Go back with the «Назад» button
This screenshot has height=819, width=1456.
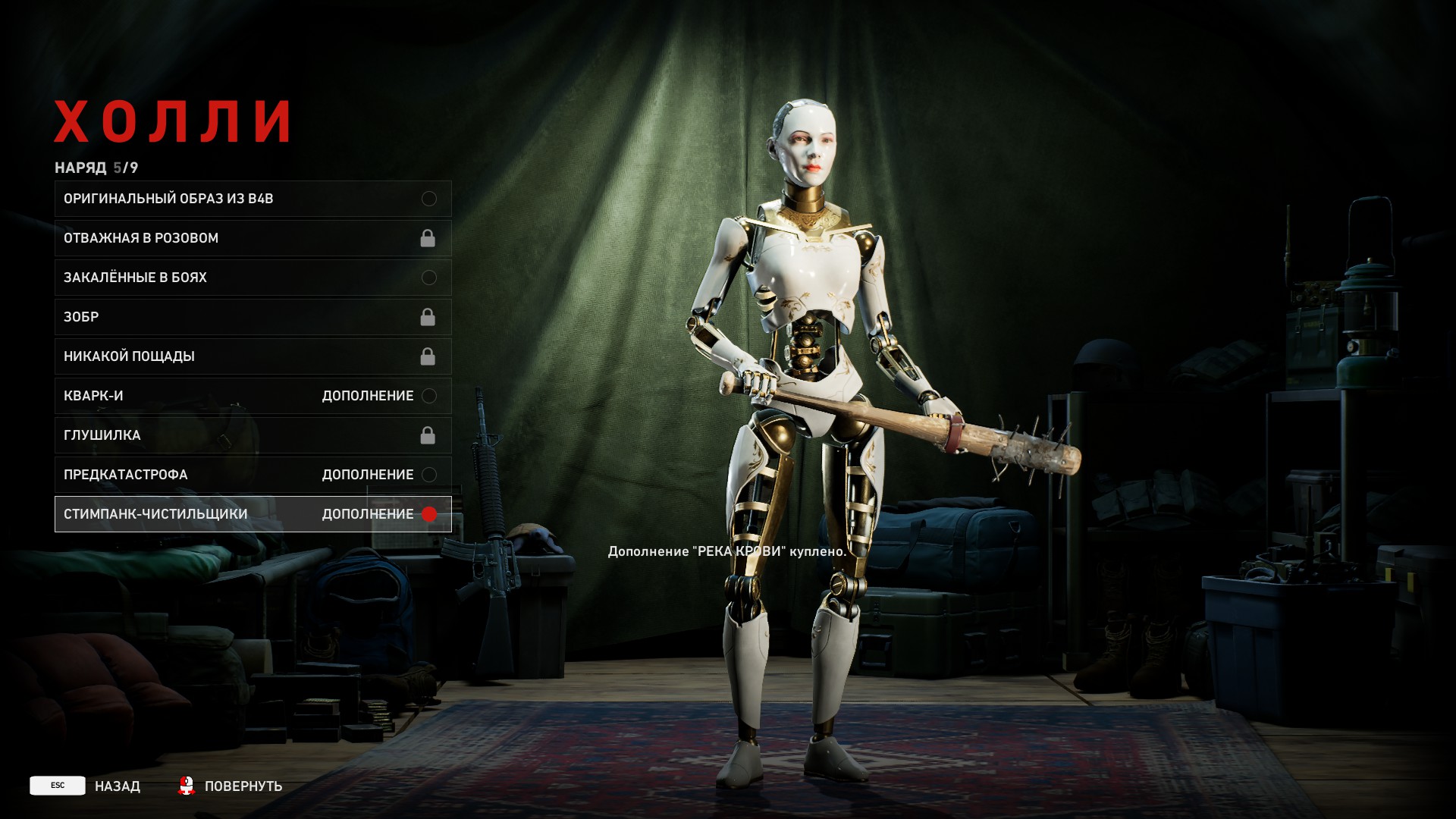[x=86, y=786]
